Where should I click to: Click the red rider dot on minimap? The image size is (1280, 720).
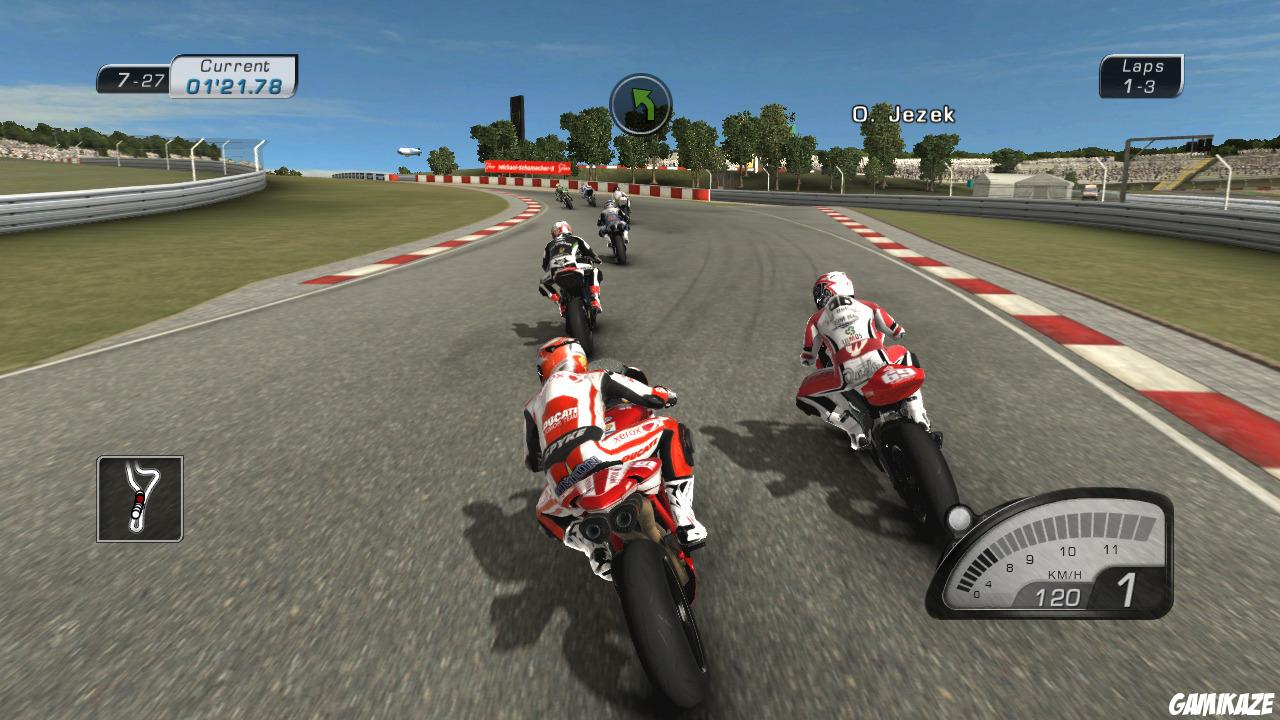click(140, 498)
